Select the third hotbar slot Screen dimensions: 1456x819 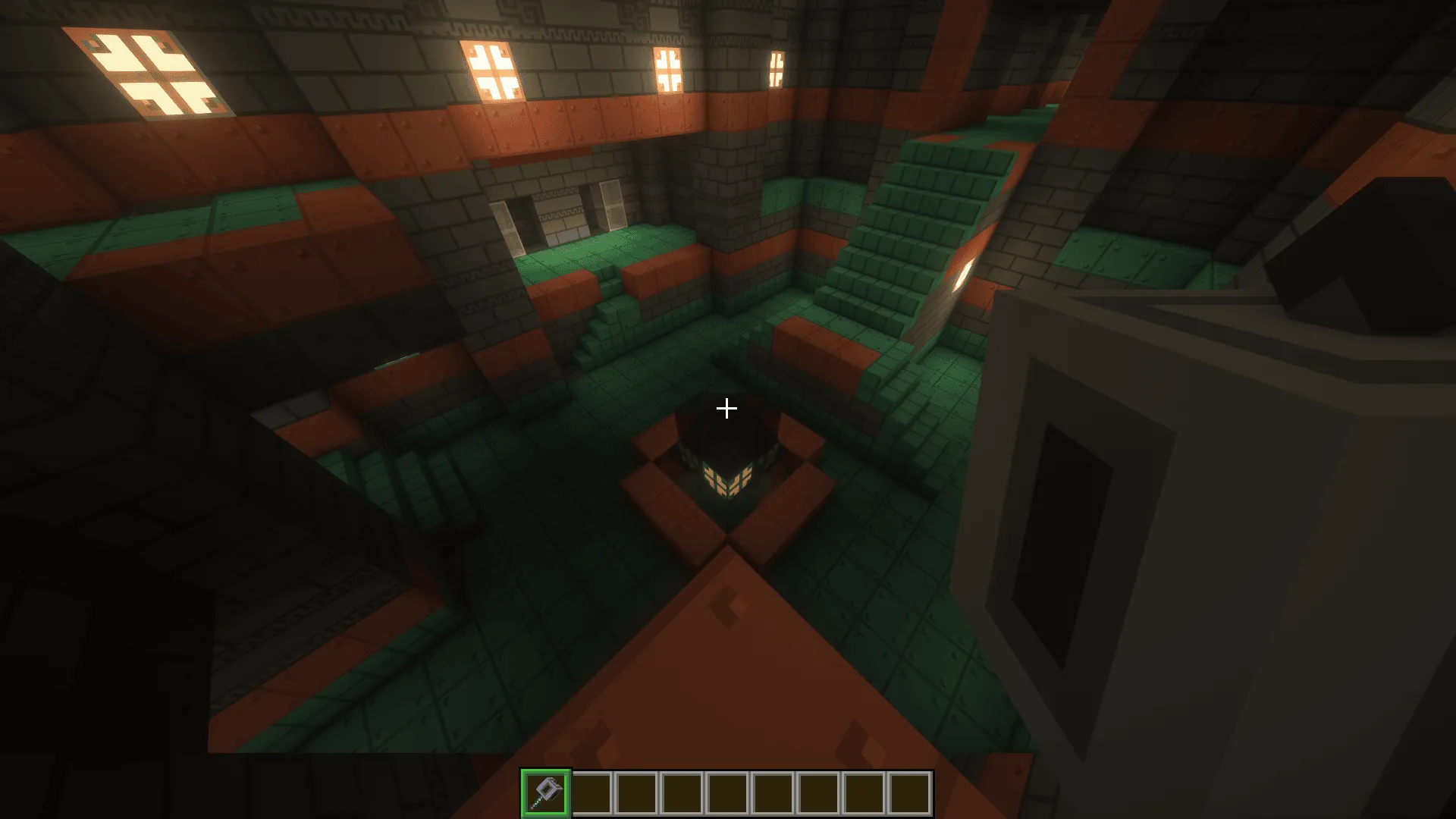(637, 791)
